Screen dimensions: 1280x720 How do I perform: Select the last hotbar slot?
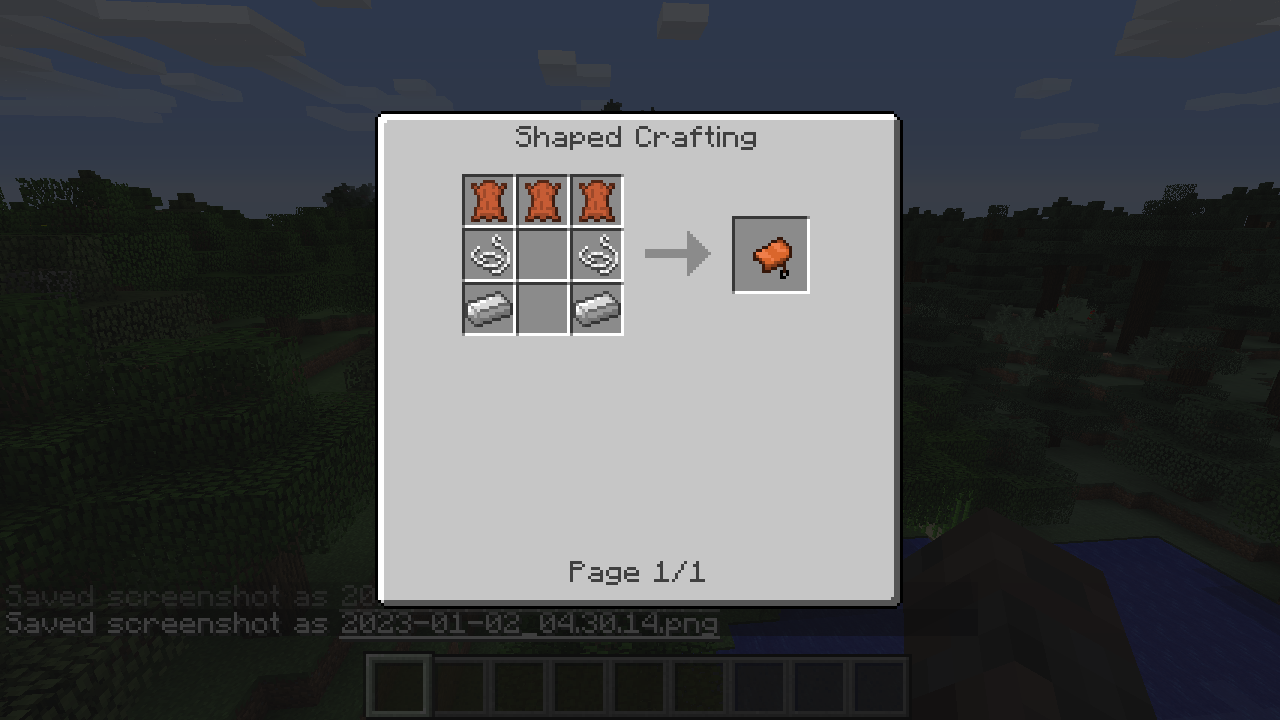tap(877, 685)
